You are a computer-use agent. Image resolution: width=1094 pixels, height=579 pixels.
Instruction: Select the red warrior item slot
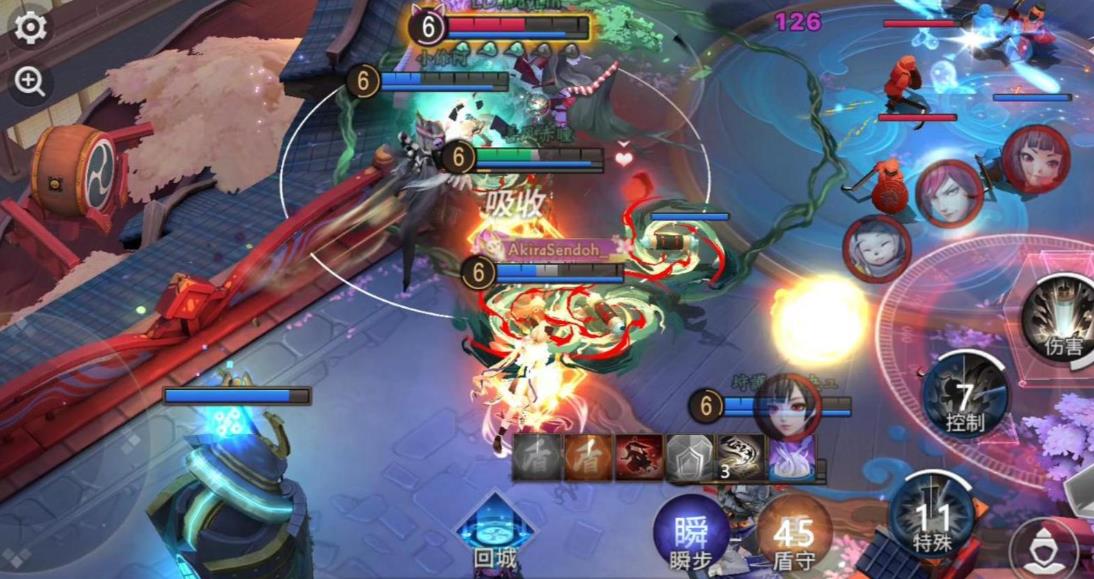639,457
